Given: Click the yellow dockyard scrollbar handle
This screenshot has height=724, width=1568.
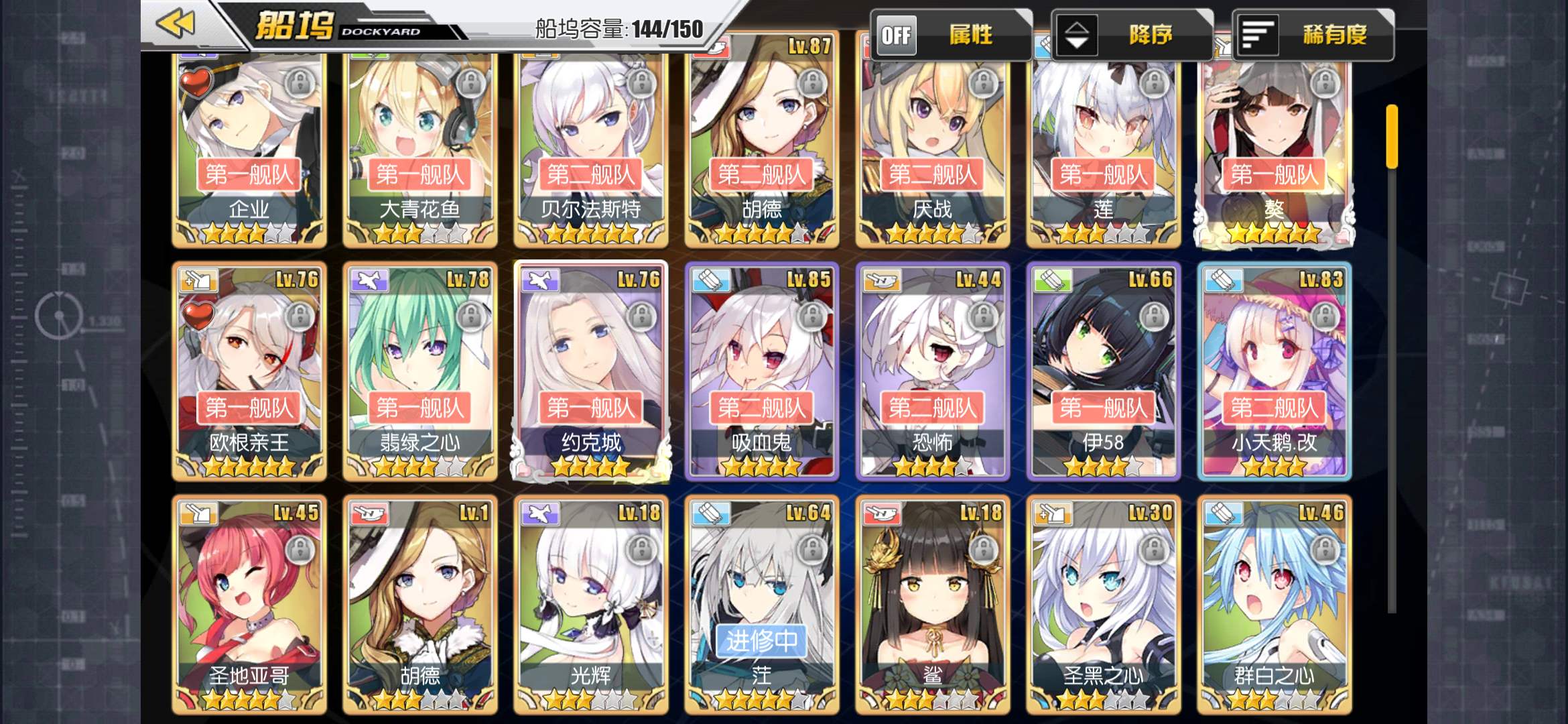Looking at the screenshot, I should click(x=1392, y=136).
